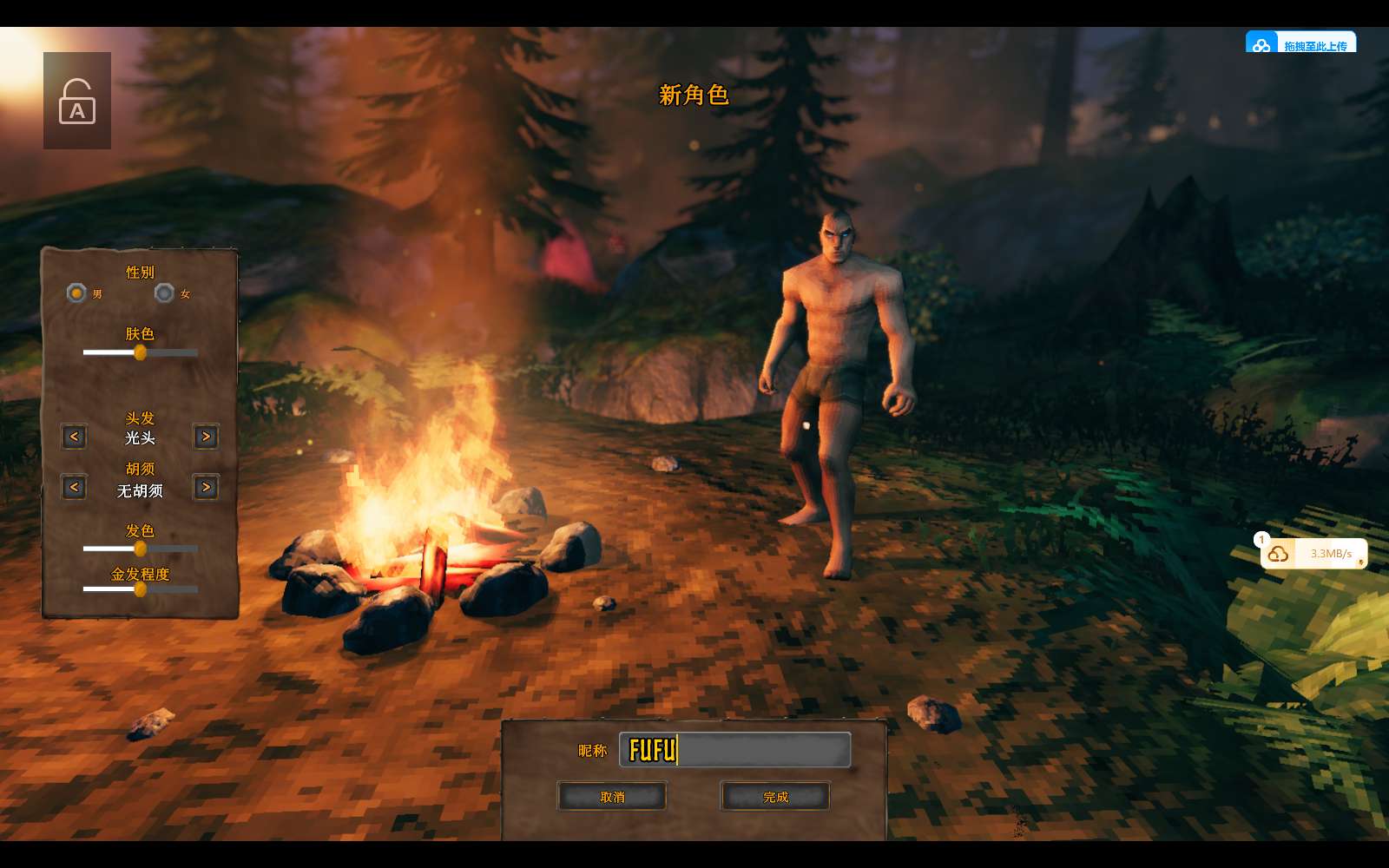This screenshot has width=1389, height=868.
Task: Confirm the new character with 完成
Action: [775, 797]
